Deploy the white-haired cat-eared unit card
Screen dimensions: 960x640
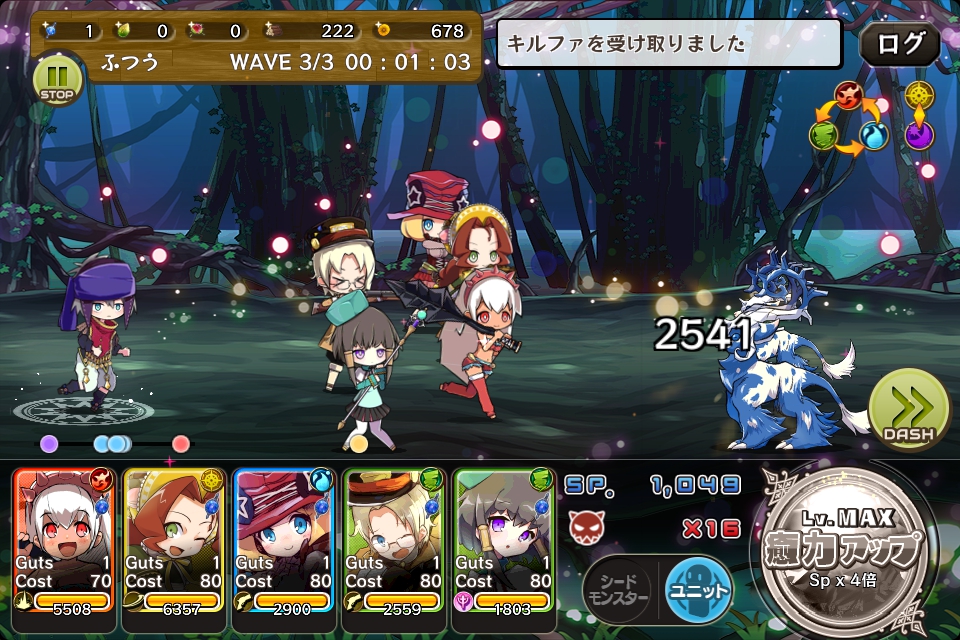65,538
